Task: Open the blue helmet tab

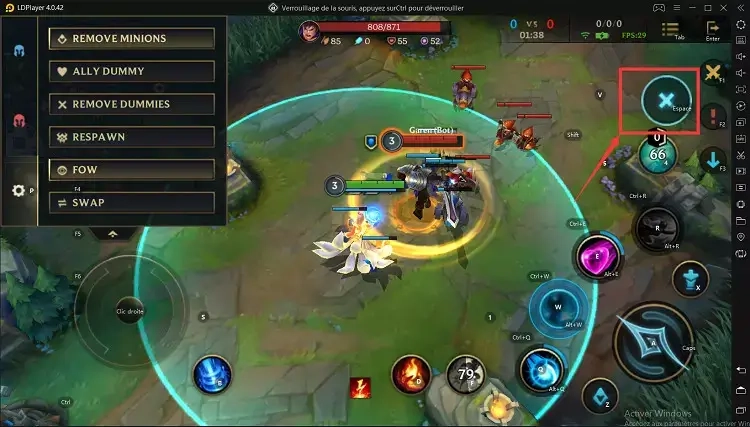Action: [x=18, y=50]
